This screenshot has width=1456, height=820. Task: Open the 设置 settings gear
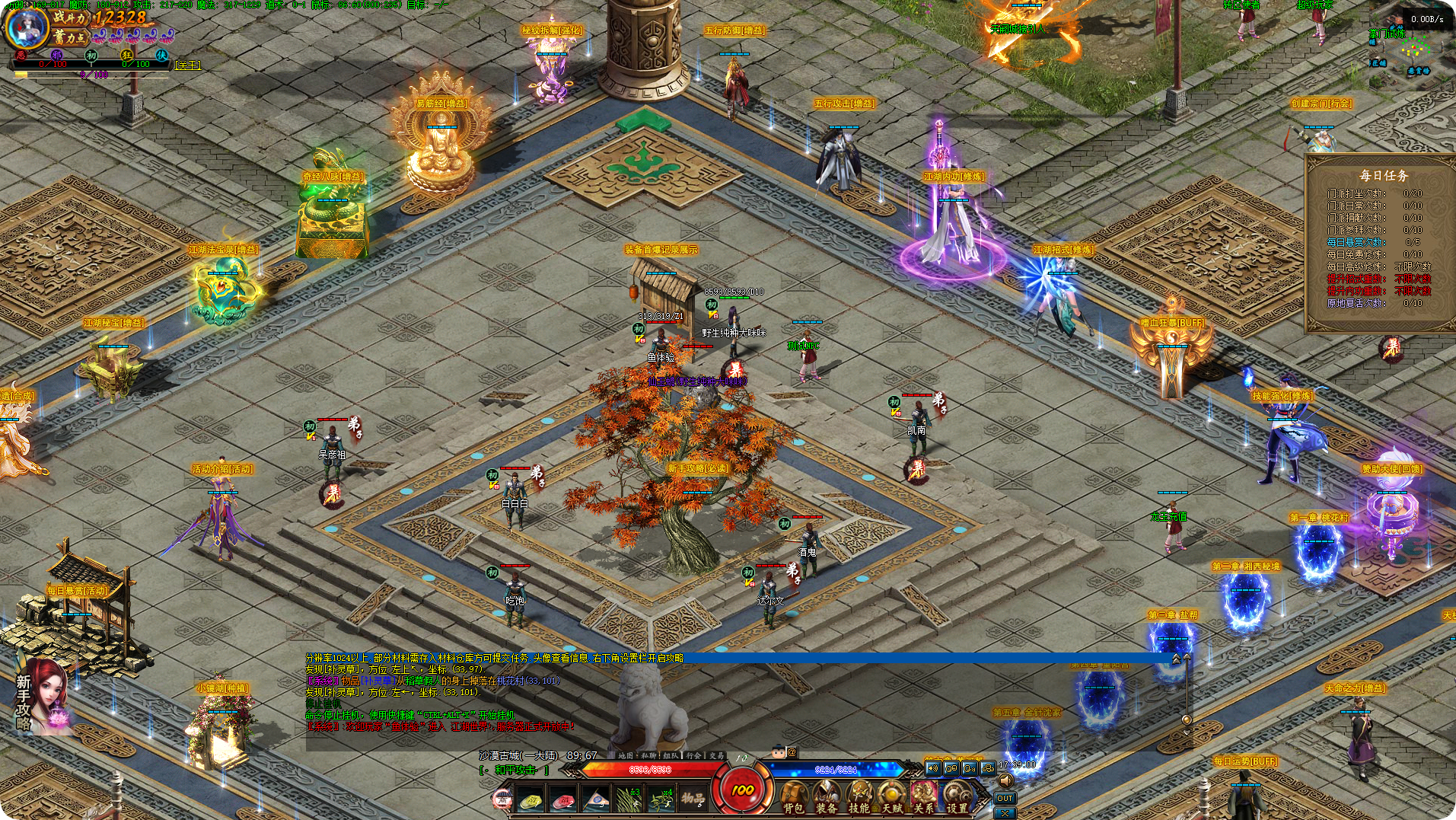957,797
